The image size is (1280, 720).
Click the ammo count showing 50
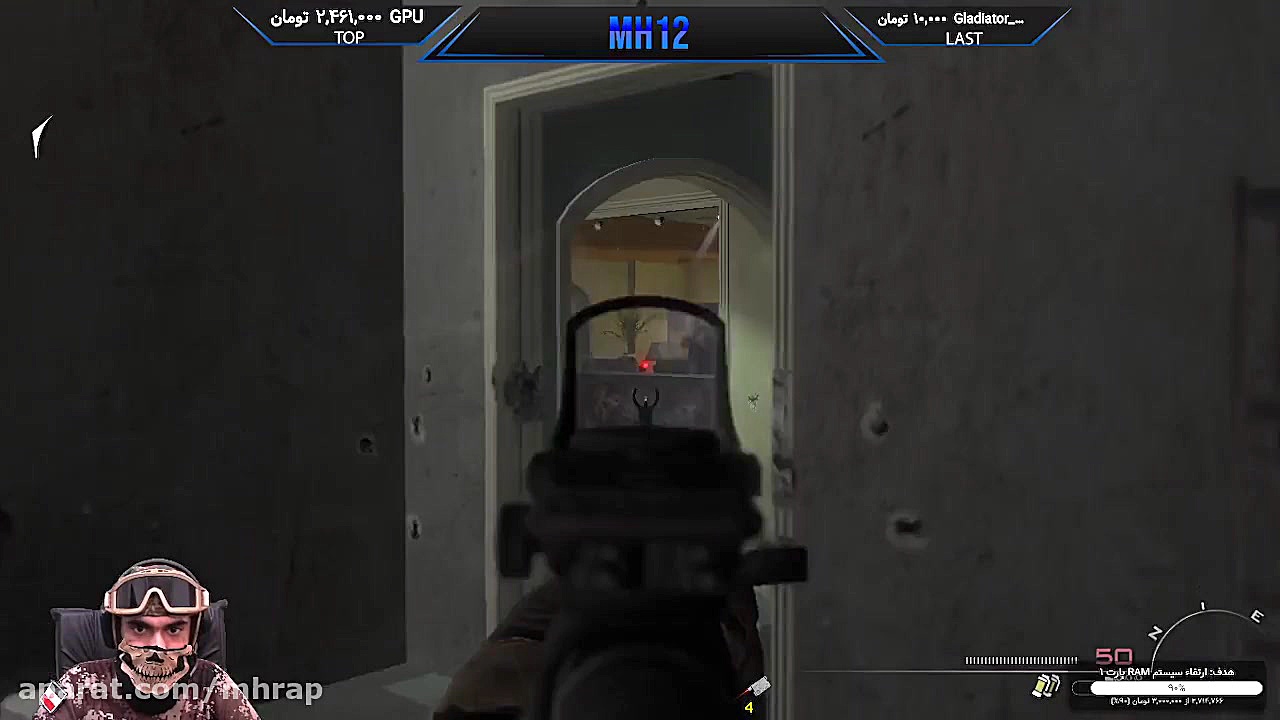tap(1113, 656)
